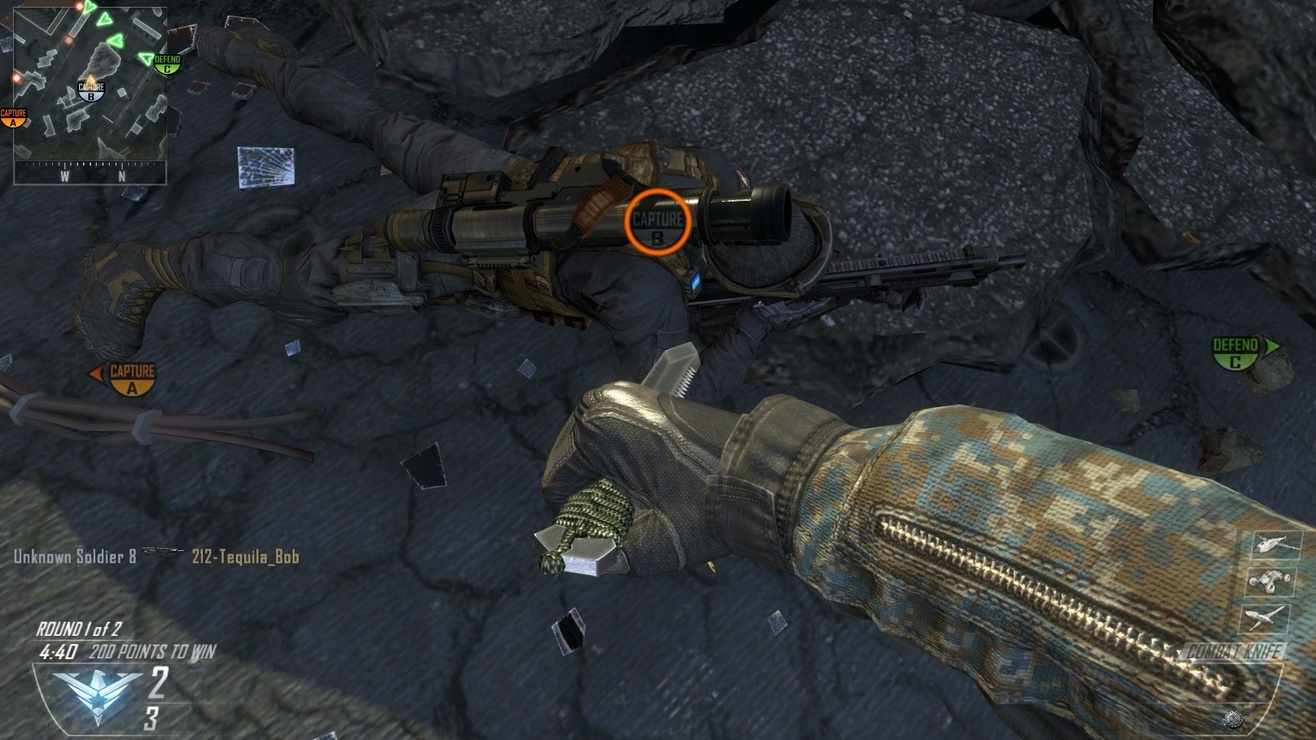Viewport: 1316px width, 740px height.
Task: Select Capture B marker on the minimap
Action: [x=91, y=92]
